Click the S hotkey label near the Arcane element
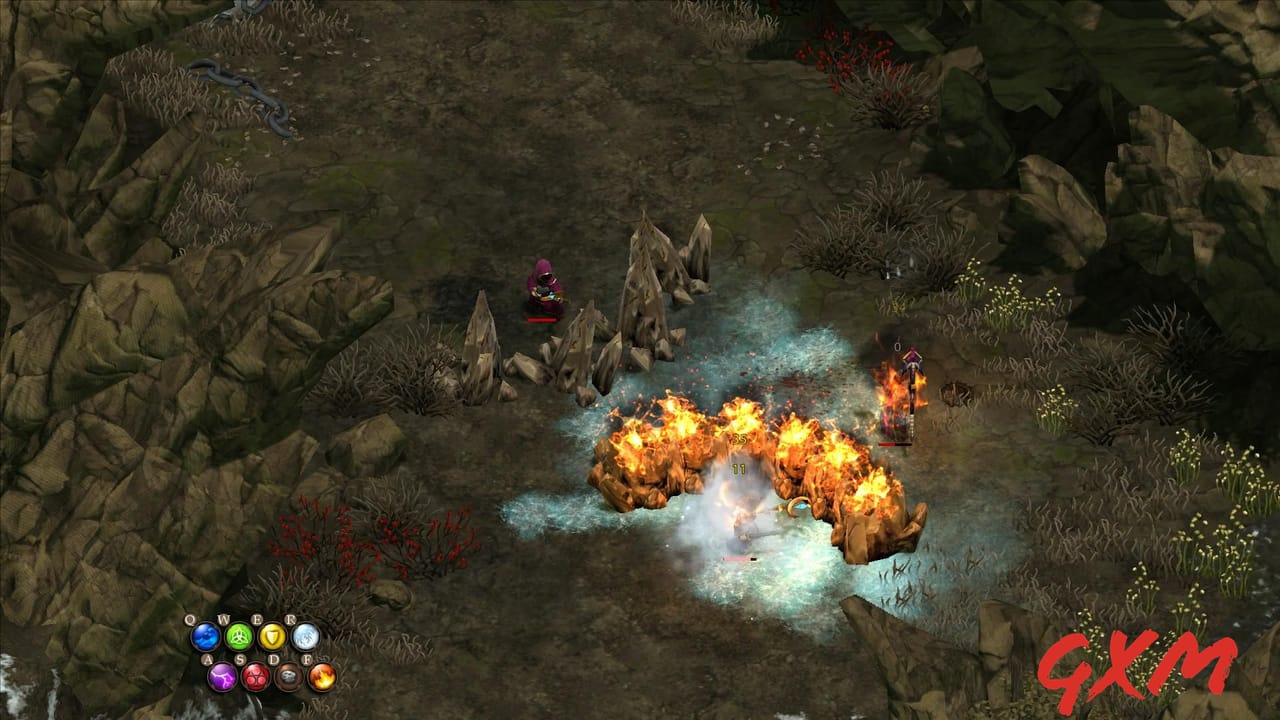The height and width of the screenshot is (720, 1280). point(239,658)
